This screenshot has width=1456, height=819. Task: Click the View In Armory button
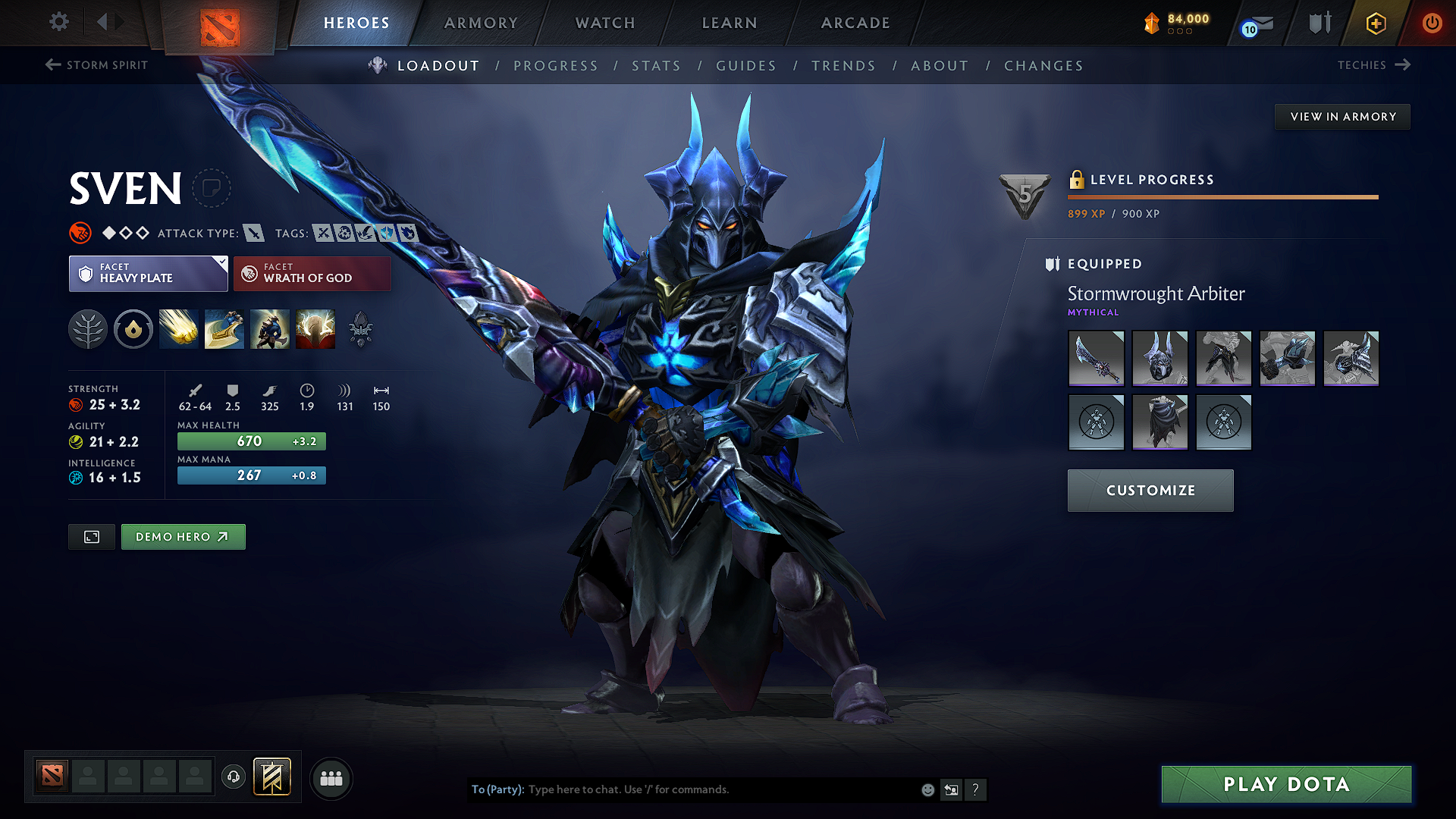coord(1342,116)
